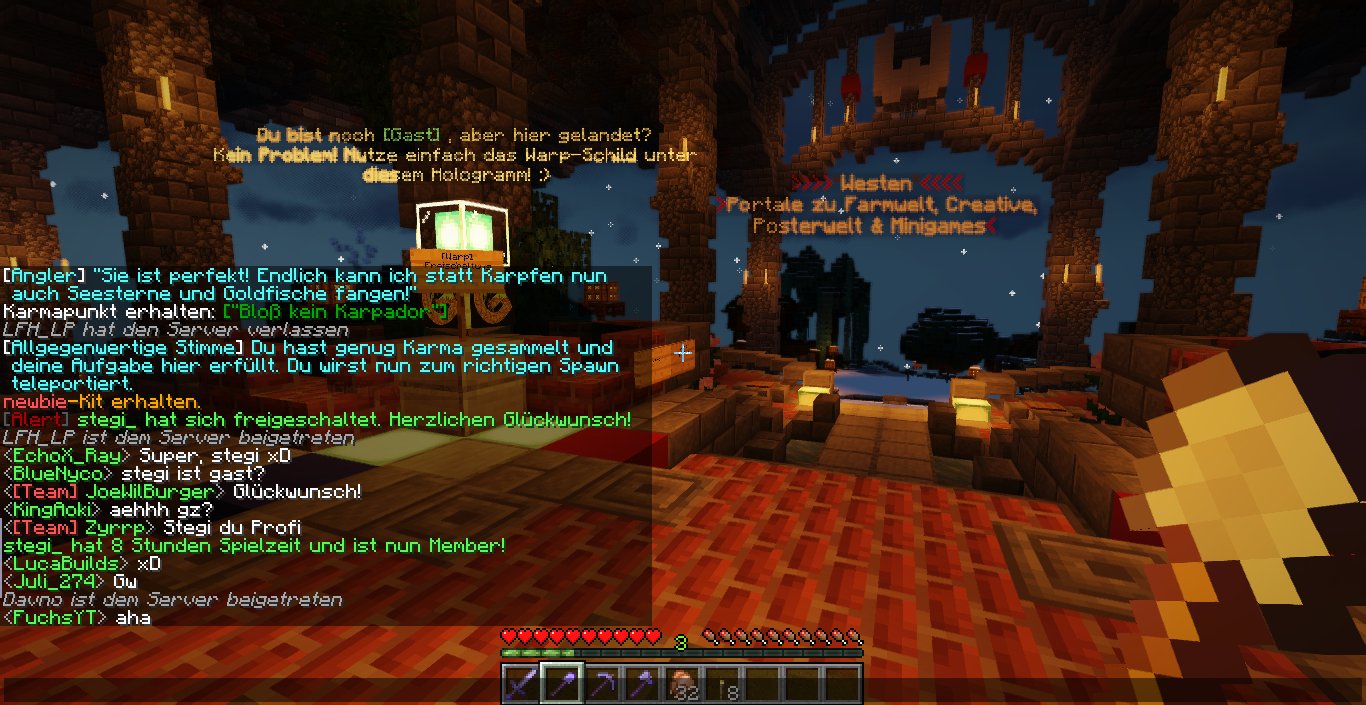Select the torch stack of 8

(722, 685)
